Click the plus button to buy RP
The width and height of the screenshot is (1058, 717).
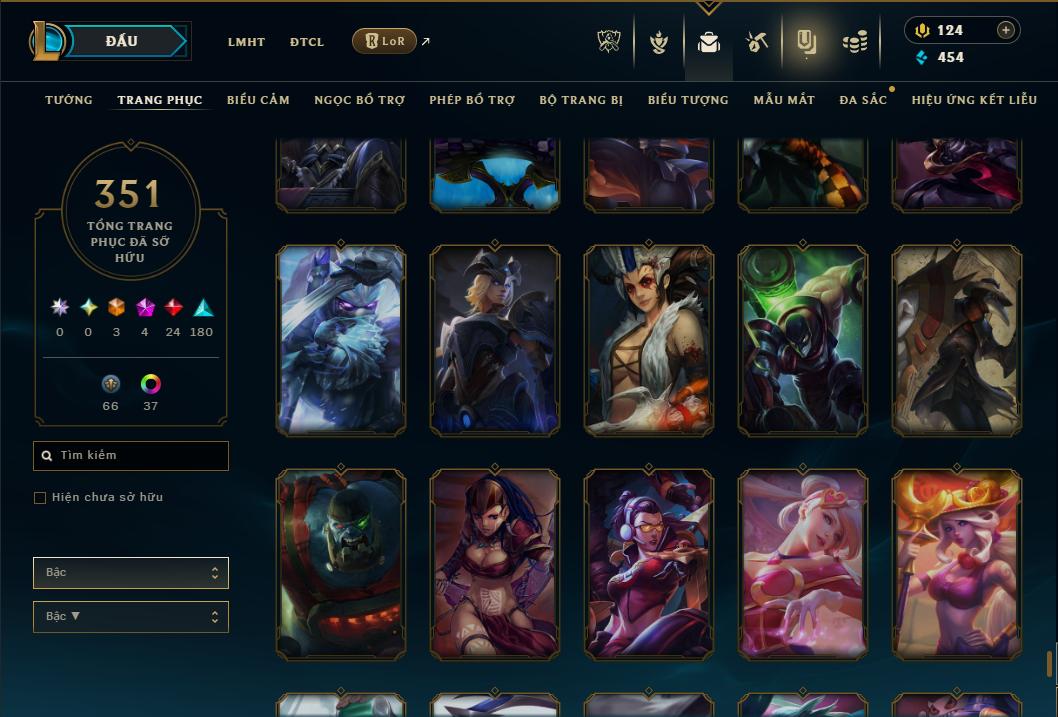tap(1006, 30)
